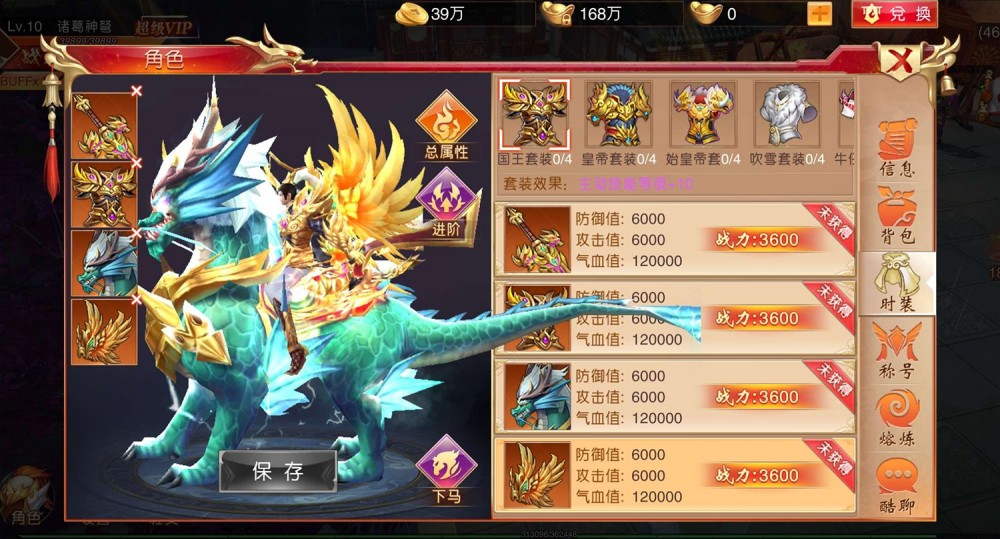Select the 吹雪套装 white costume set
Image resolution: width=1000 pixels, height=539 pixels.
pyautogui.click(x=787, y=117)
